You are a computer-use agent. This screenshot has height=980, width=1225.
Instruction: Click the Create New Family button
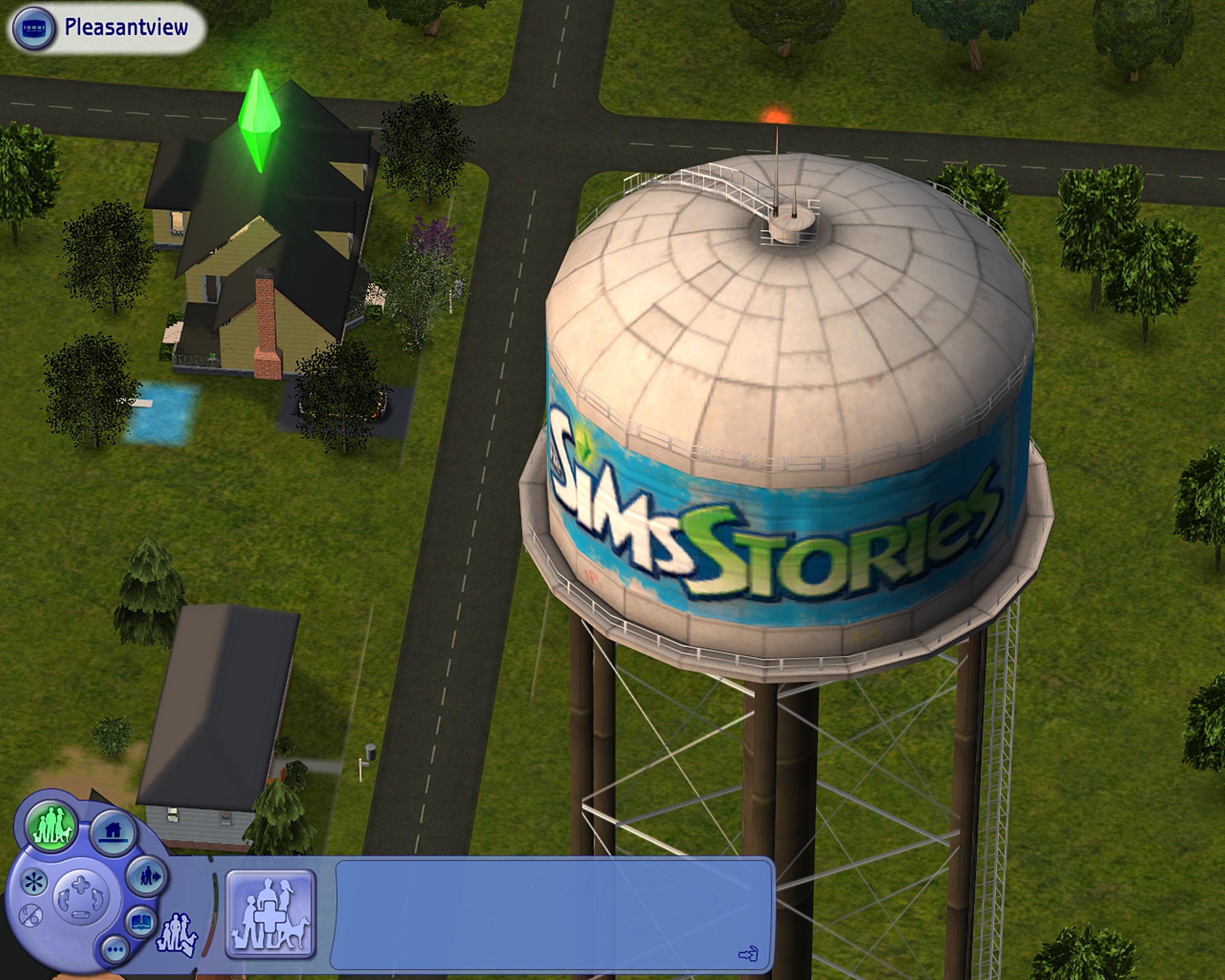click(270, 914)
